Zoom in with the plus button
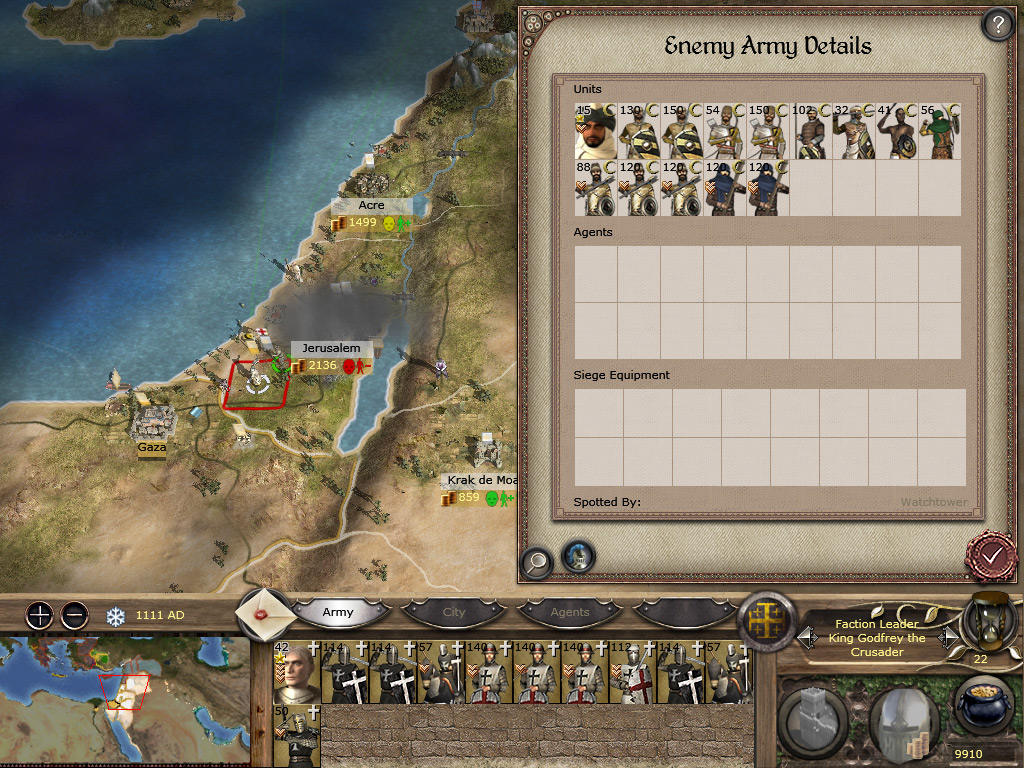This screenshot has width=1024, height=768. click(39, 615)
